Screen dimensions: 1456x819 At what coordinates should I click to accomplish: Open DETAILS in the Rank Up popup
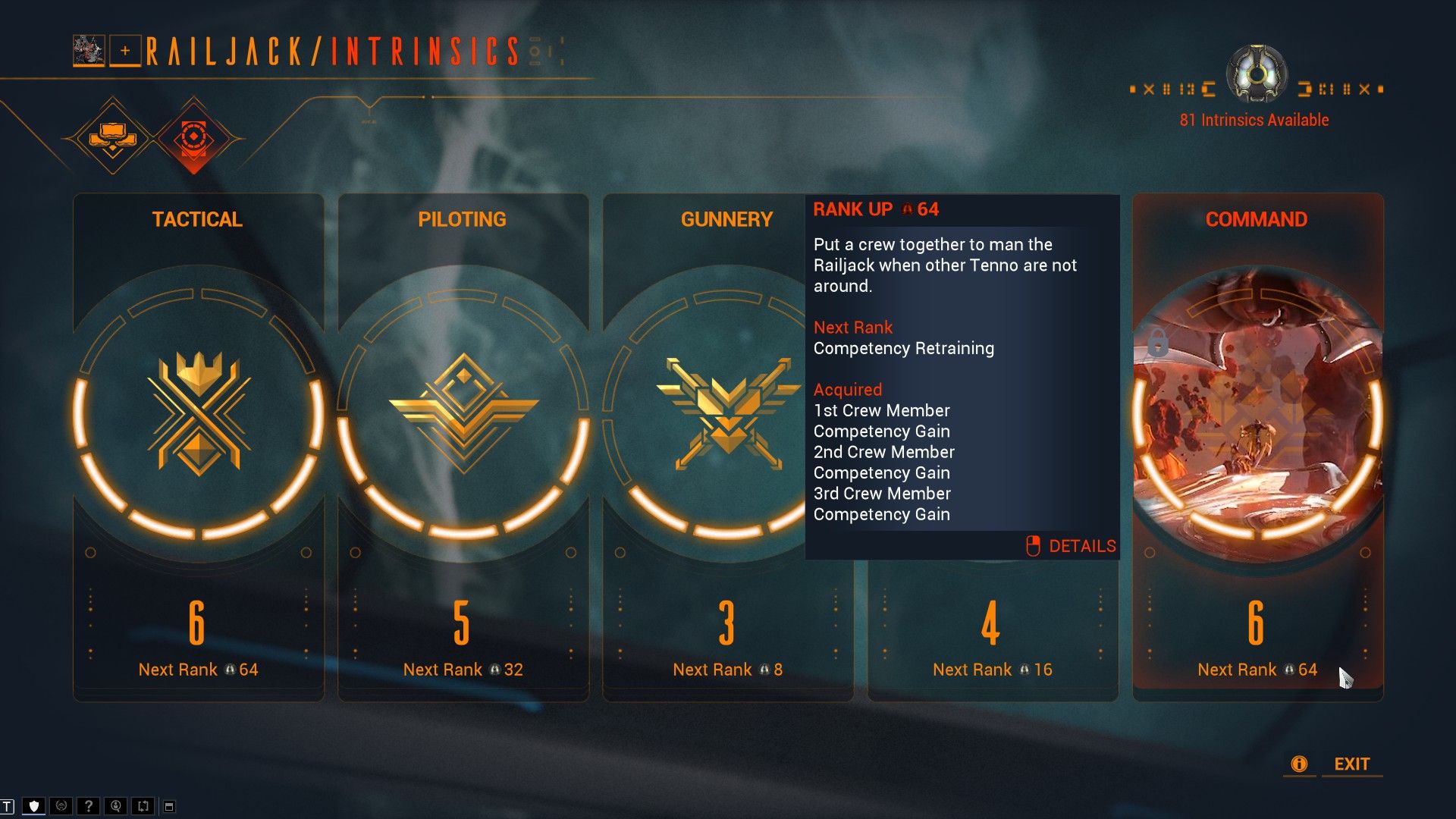[x=1081, y=545]
